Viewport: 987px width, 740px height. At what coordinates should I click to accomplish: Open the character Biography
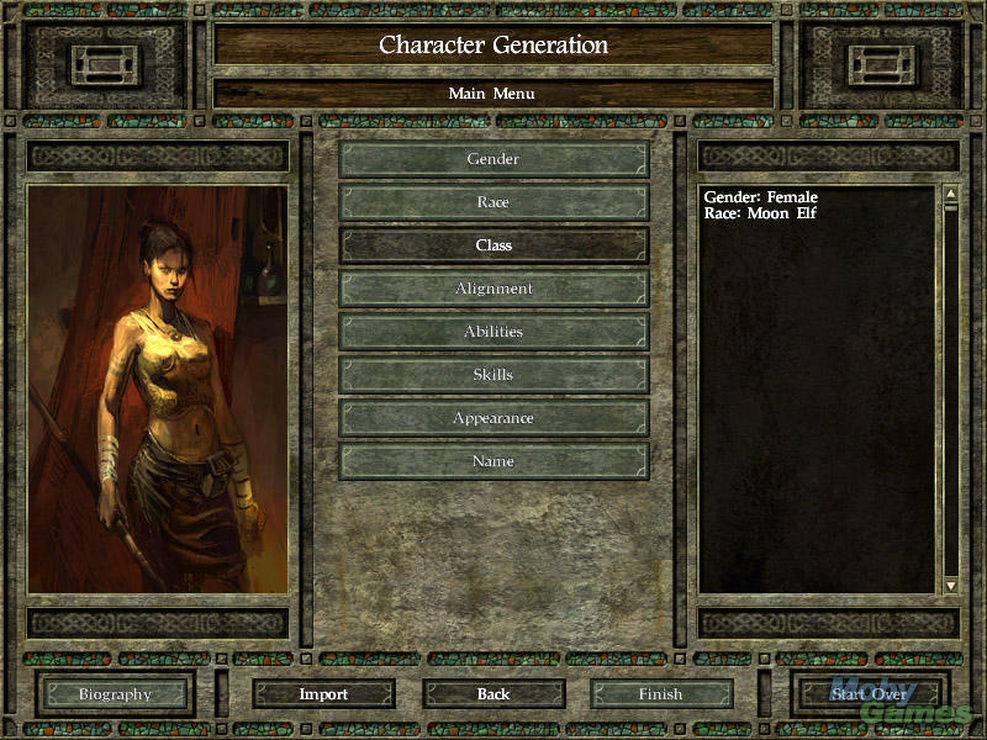point(115,694)
